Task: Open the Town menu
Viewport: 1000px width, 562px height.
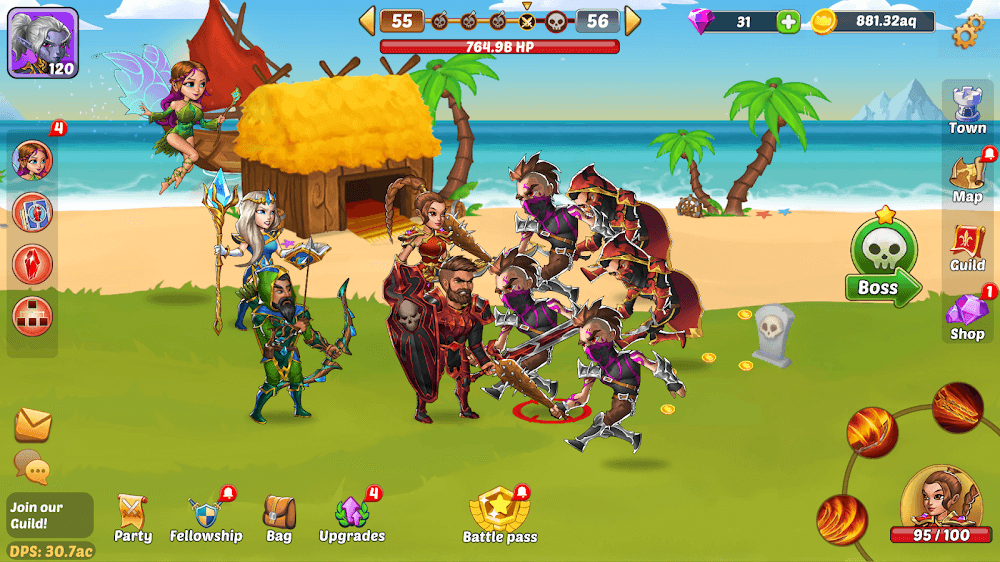Action: point(967,110)
